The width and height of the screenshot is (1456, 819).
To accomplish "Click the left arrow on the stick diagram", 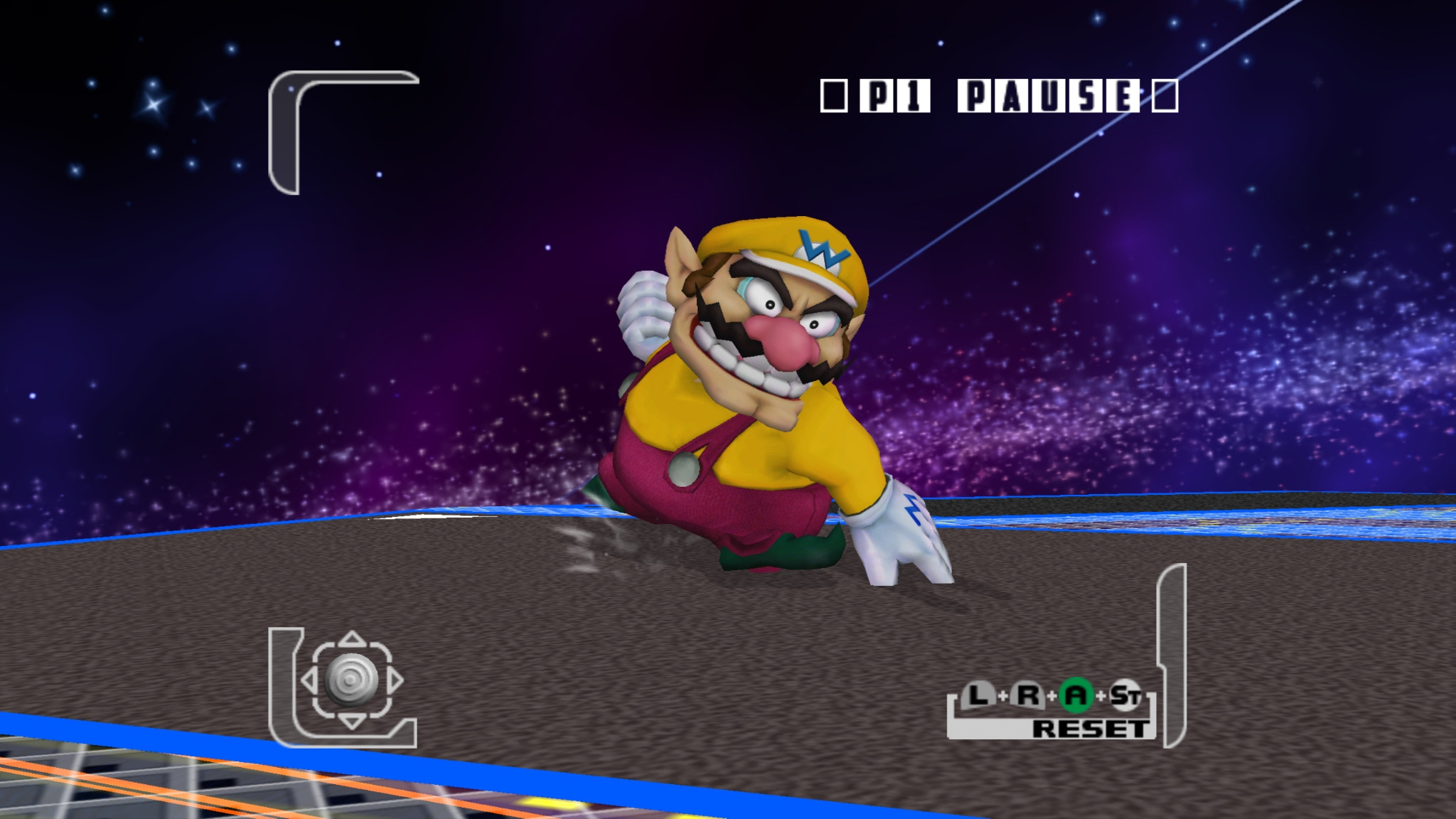I will click(x=310, y=680).
